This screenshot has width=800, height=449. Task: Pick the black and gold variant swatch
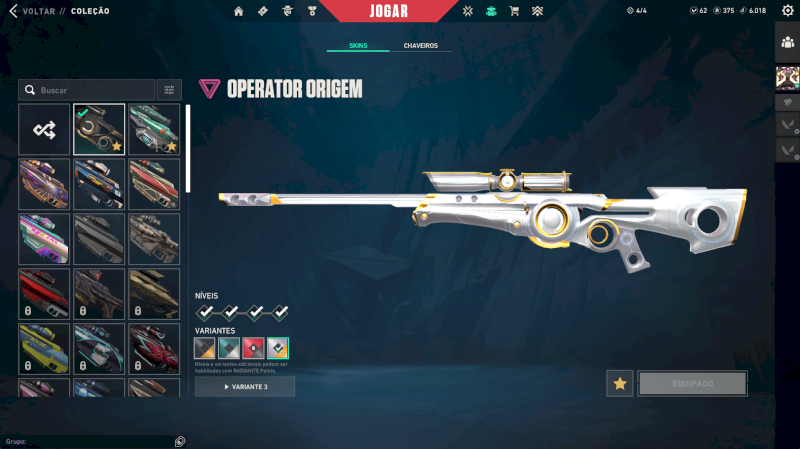coord(205,348)
